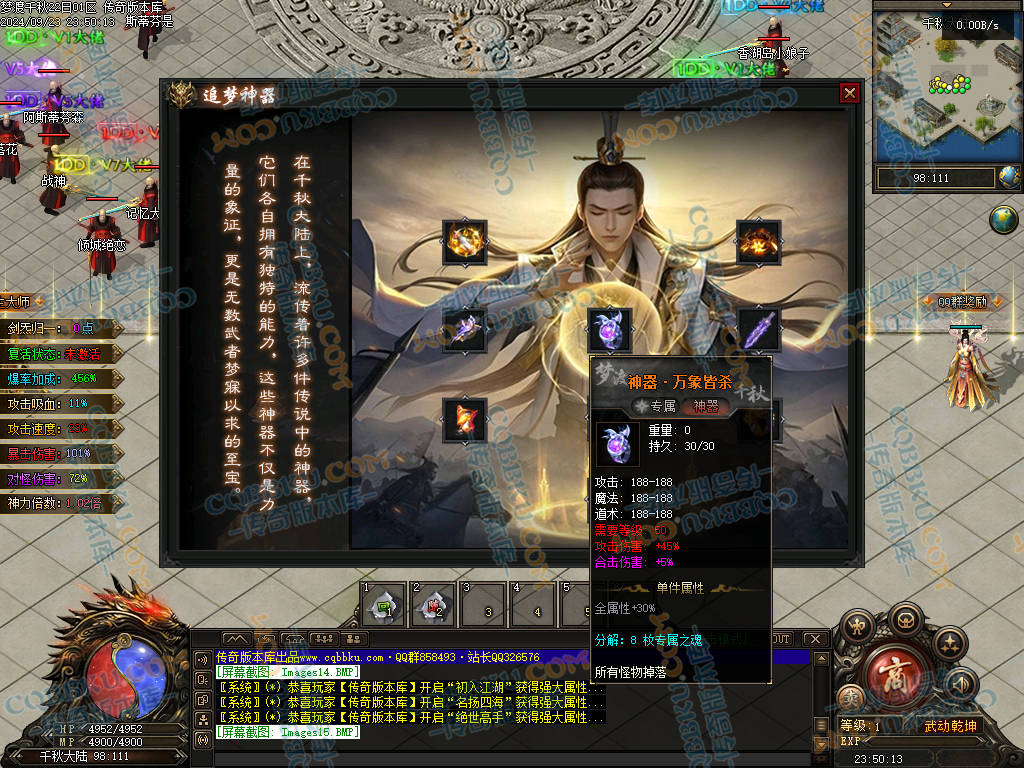Select the red flame artifact slot
This screenshot has height=768, width=1024.
[465, 419]
